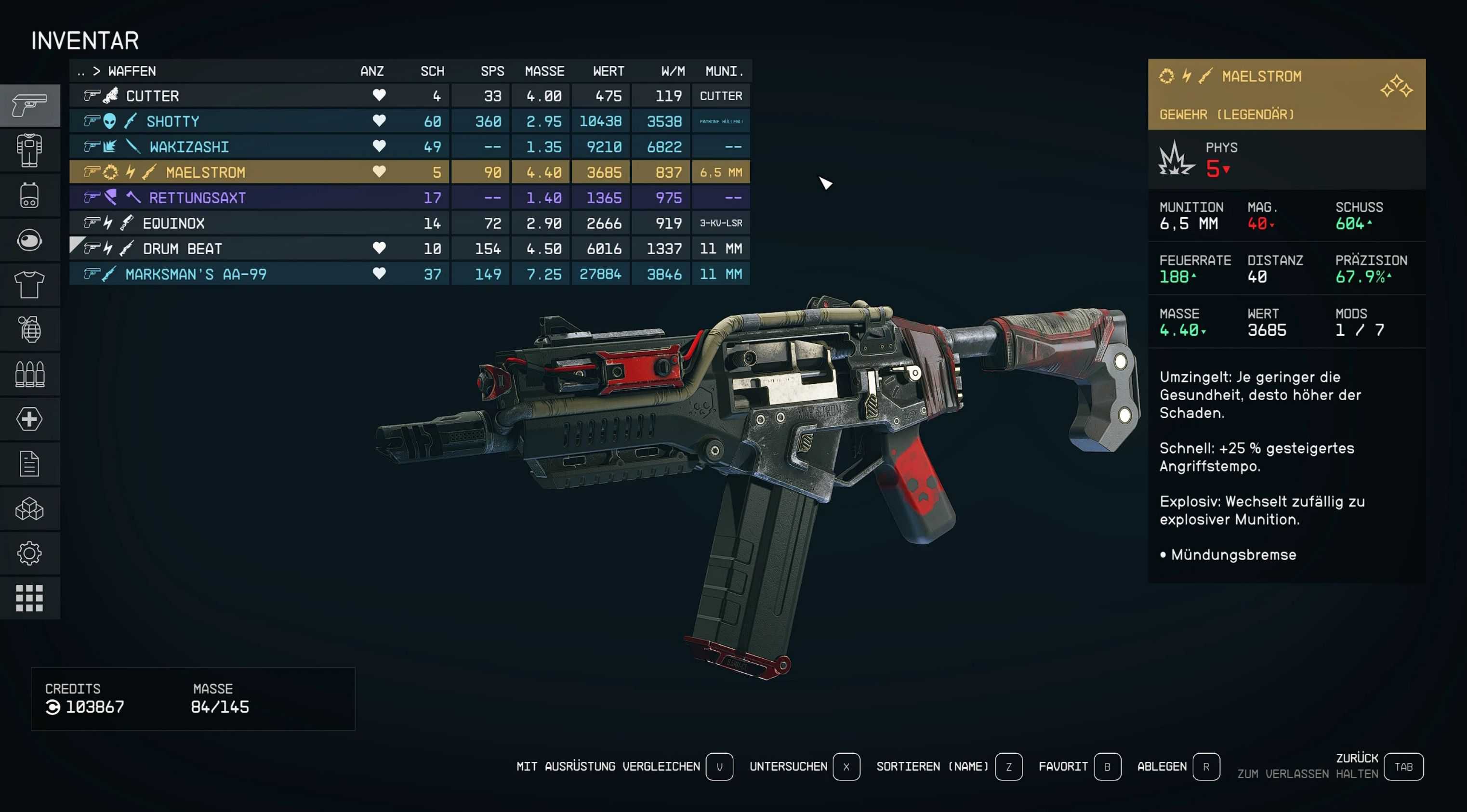Click the Rettungsaxt inventory row

[x=197, y=197]
